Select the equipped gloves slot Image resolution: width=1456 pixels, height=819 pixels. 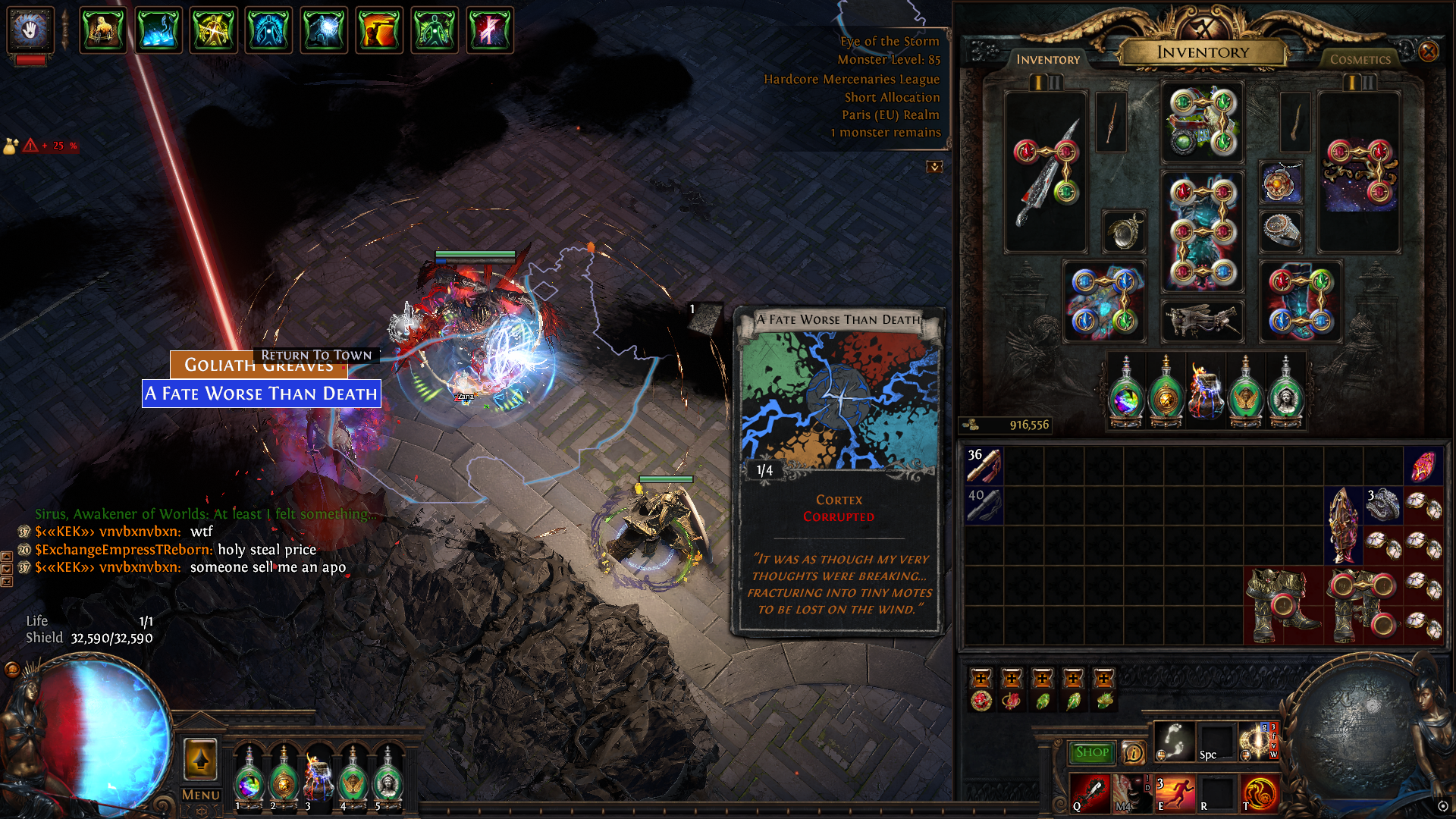point(1104,302)
